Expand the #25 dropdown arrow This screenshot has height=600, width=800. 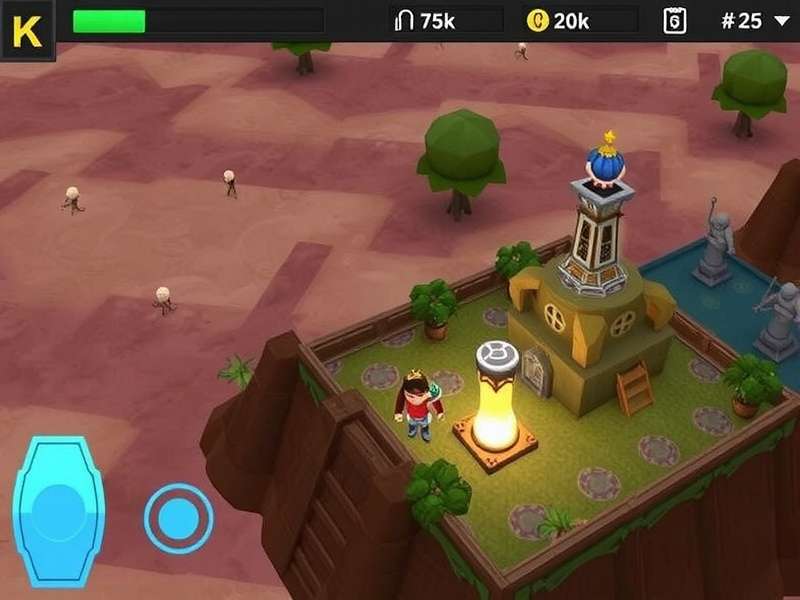[781, 21]
